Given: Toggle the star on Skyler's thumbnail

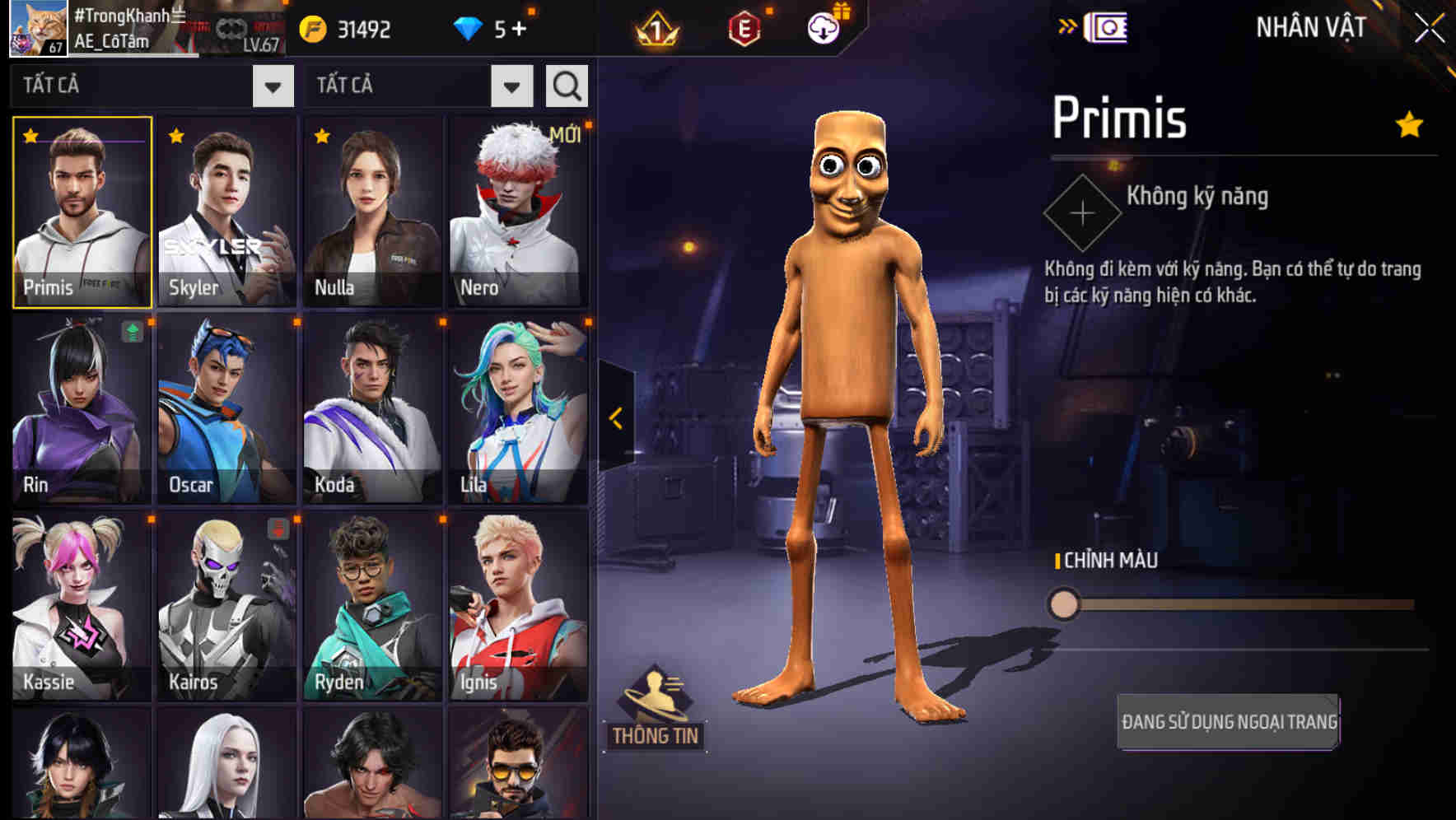Looking at the screenshot, I should (x=173, y=133).
